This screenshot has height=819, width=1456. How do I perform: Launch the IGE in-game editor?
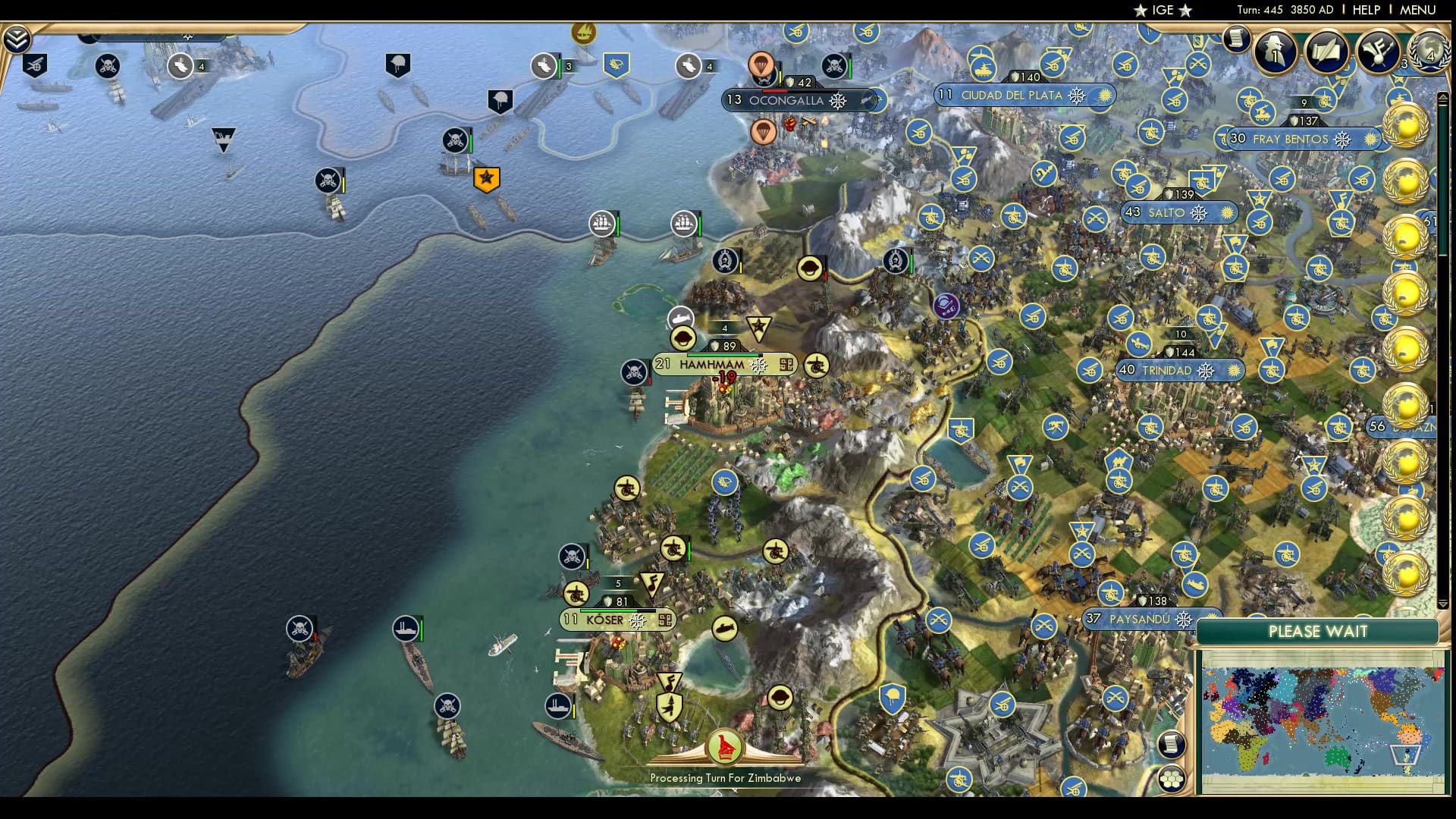(x=1163, y=10)
